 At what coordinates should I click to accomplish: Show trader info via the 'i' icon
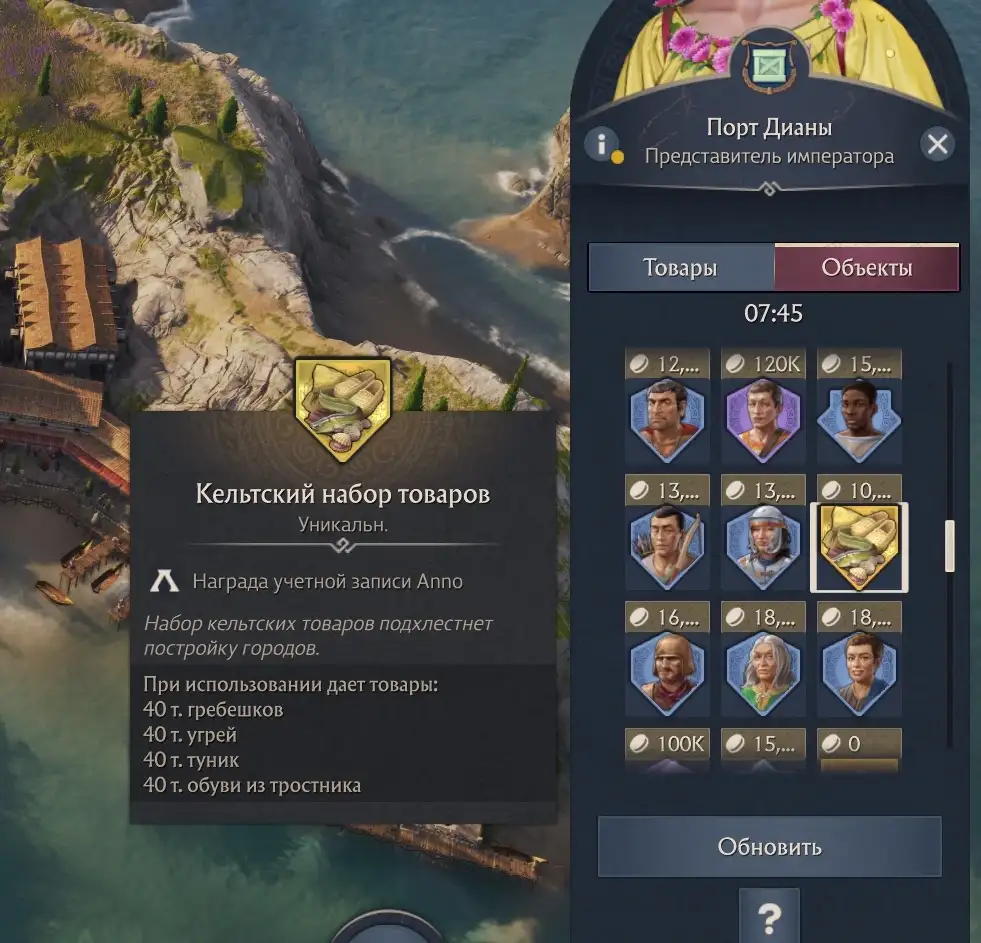601,144
